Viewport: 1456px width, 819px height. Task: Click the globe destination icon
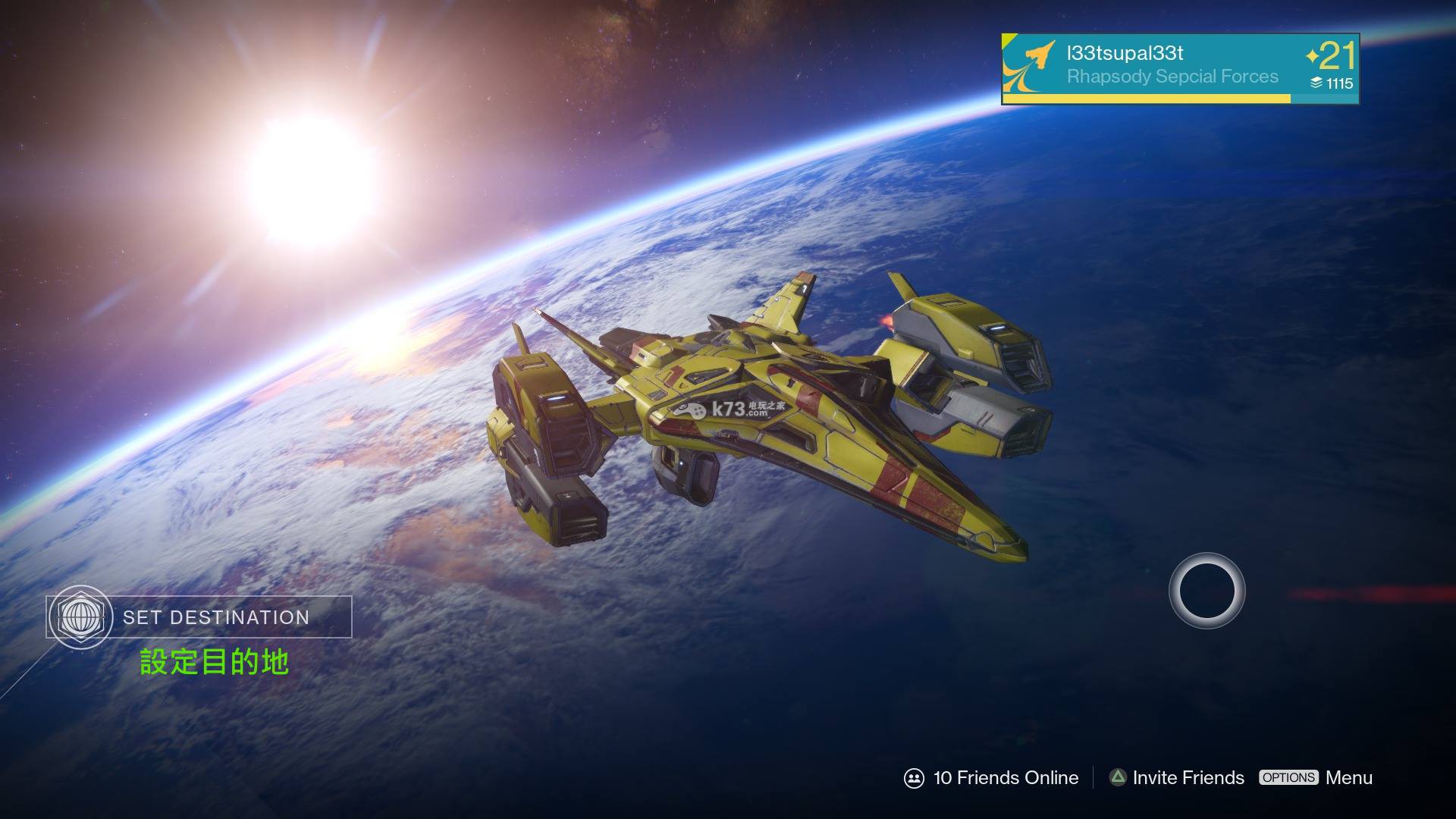click(80, 617)
